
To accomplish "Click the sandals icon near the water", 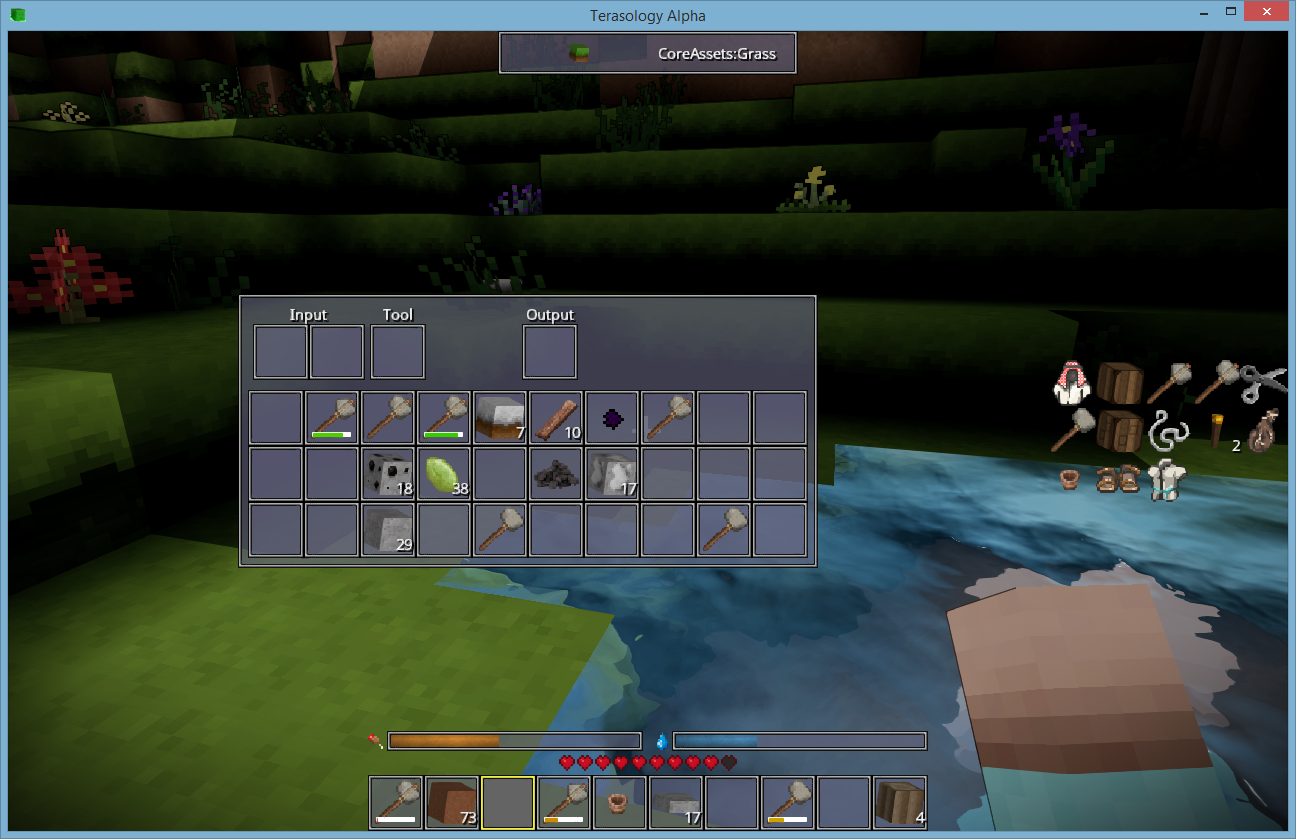I will click(x=1117, y=478).
